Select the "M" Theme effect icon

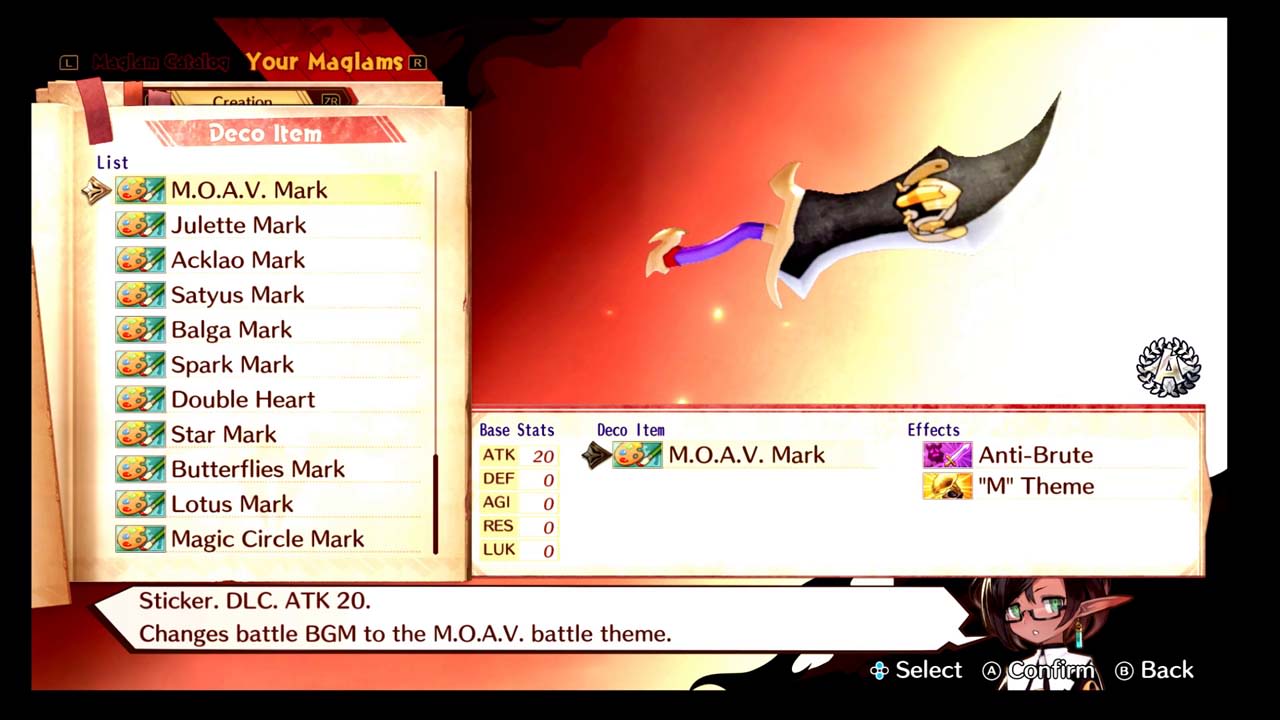[x=946, y=486]
